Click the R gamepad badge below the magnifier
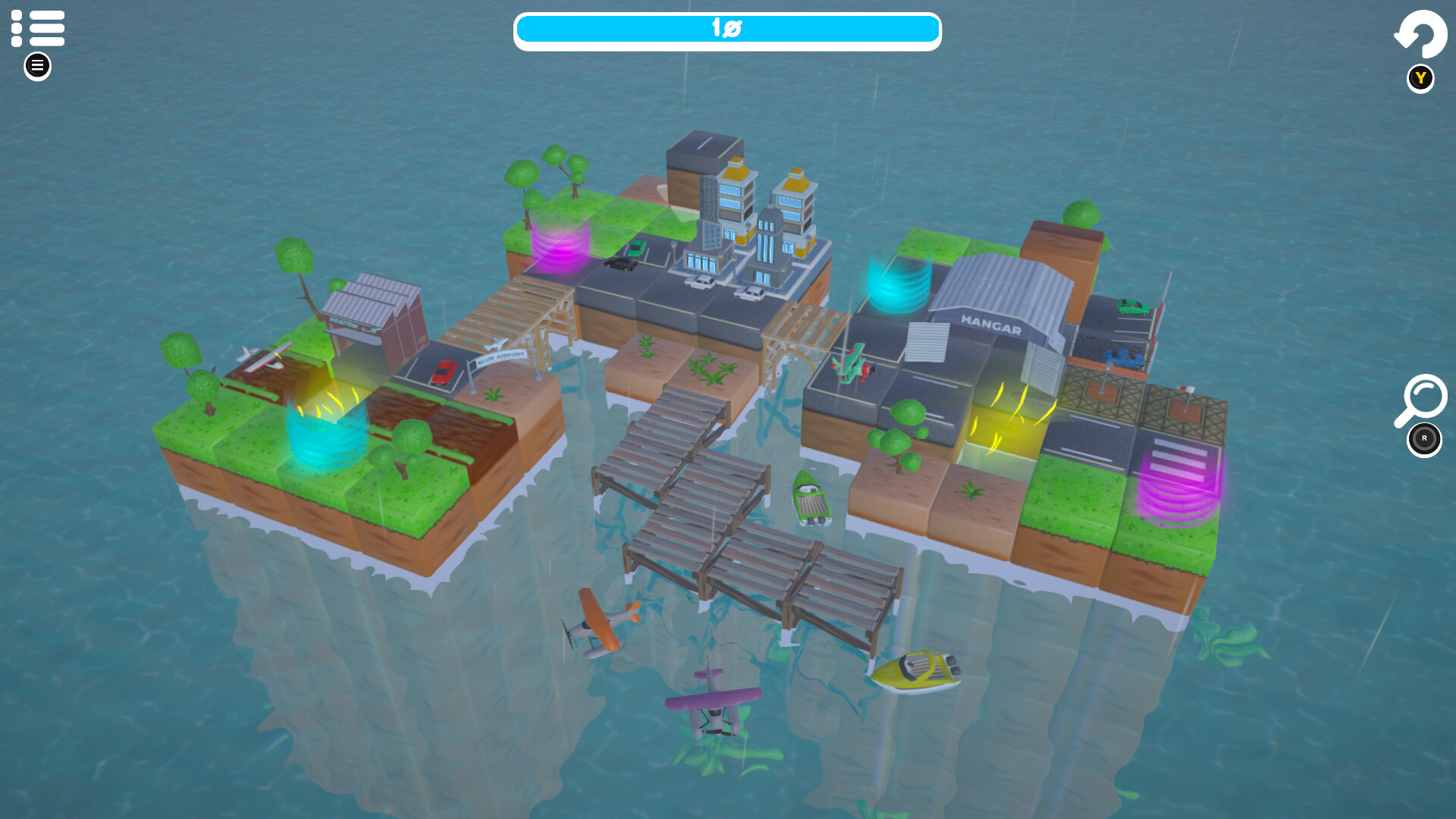The image size is (1456, 819). (1423, 438)
